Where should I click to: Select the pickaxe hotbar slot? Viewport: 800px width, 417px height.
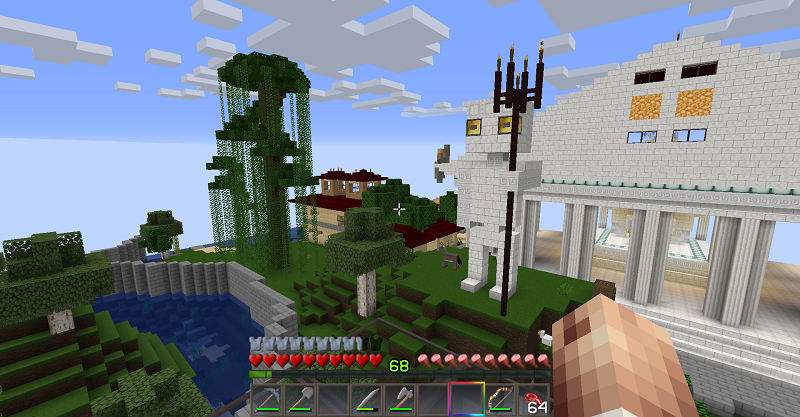[266, 398]
